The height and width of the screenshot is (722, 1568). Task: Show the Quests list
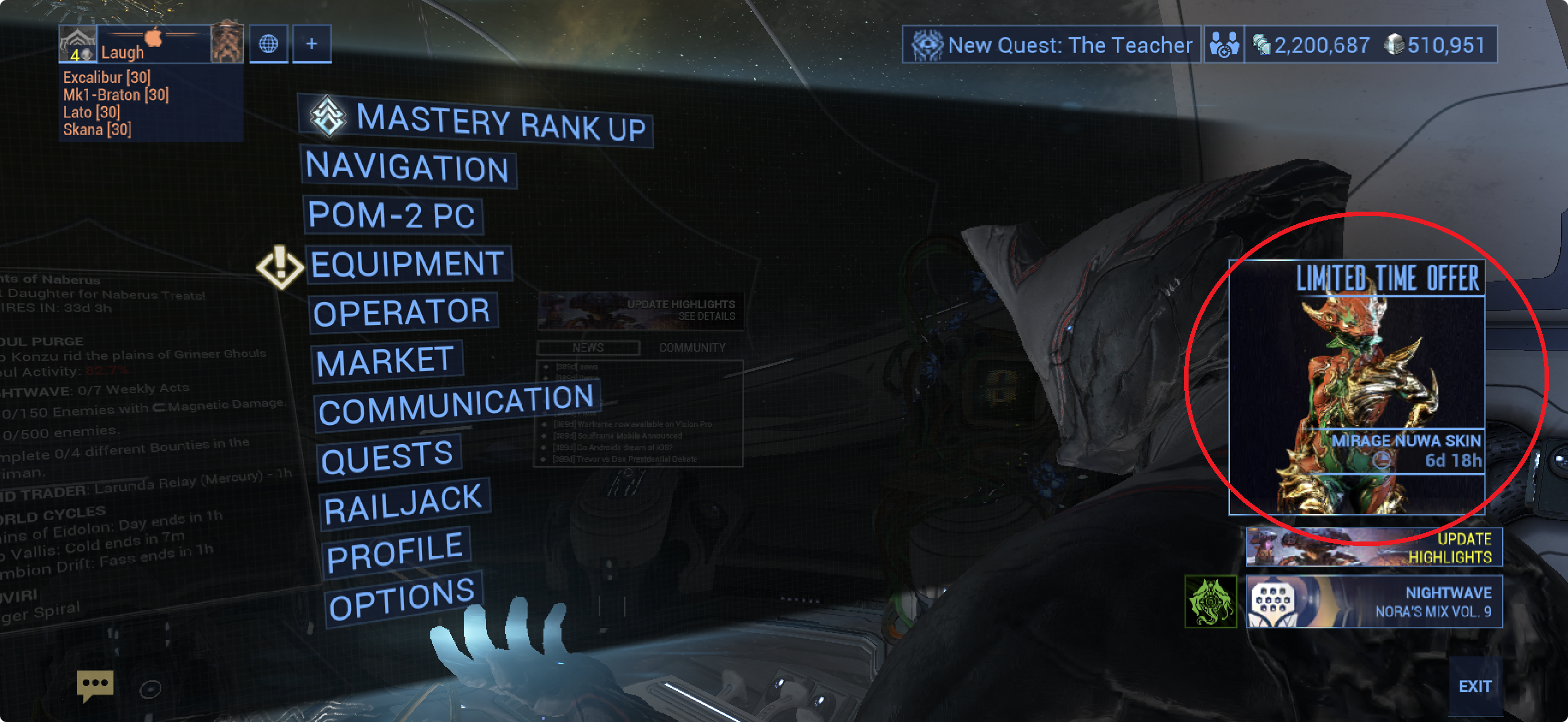coord(388,457)
